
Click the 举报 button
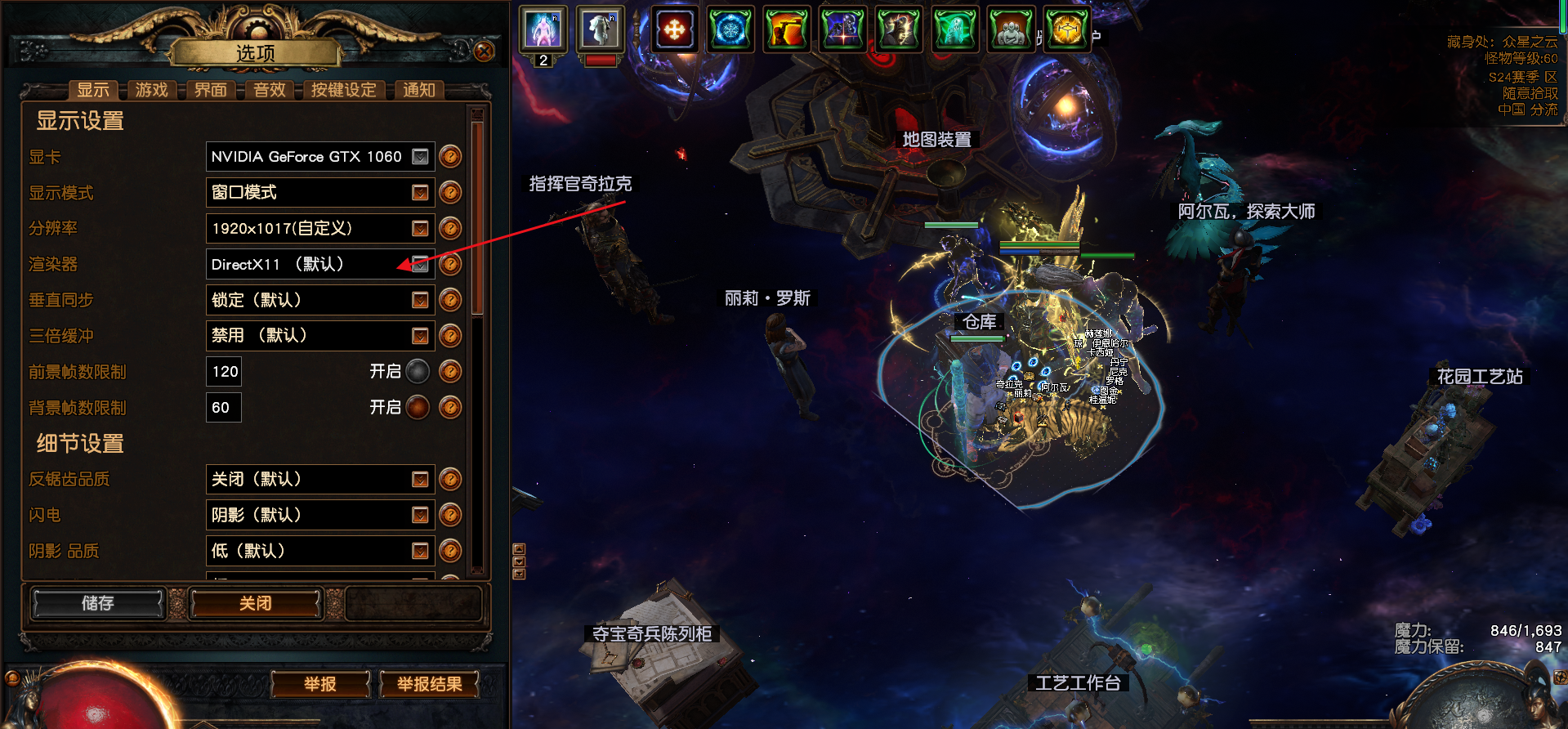320,684
